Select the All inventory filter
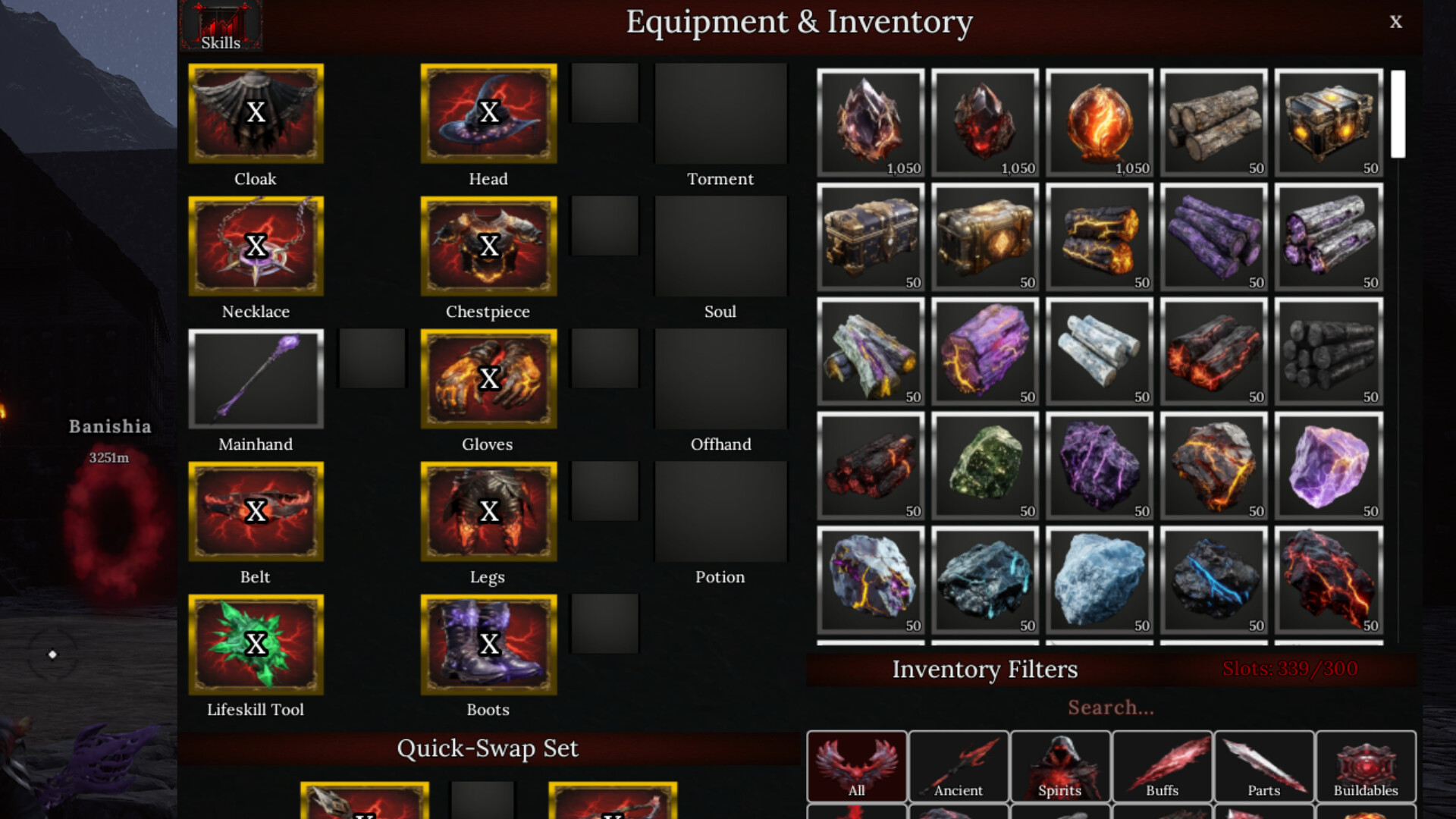This screenshot has width=1456, height=819. pyautogui.click(x=857, y=766)
